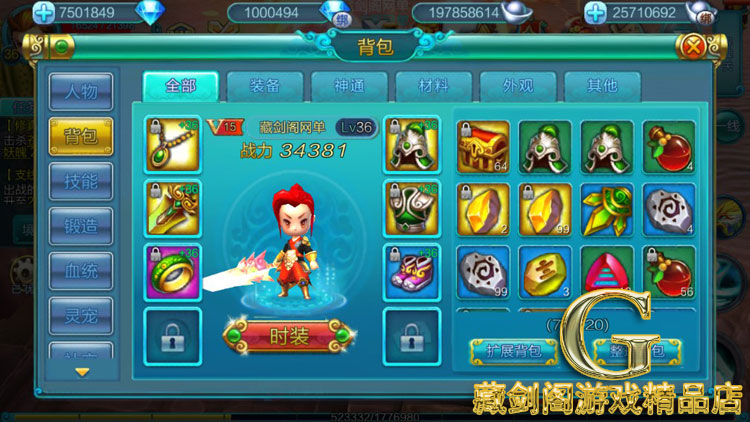Switch to the 装备 equipment tab

[x=265, y=86]
